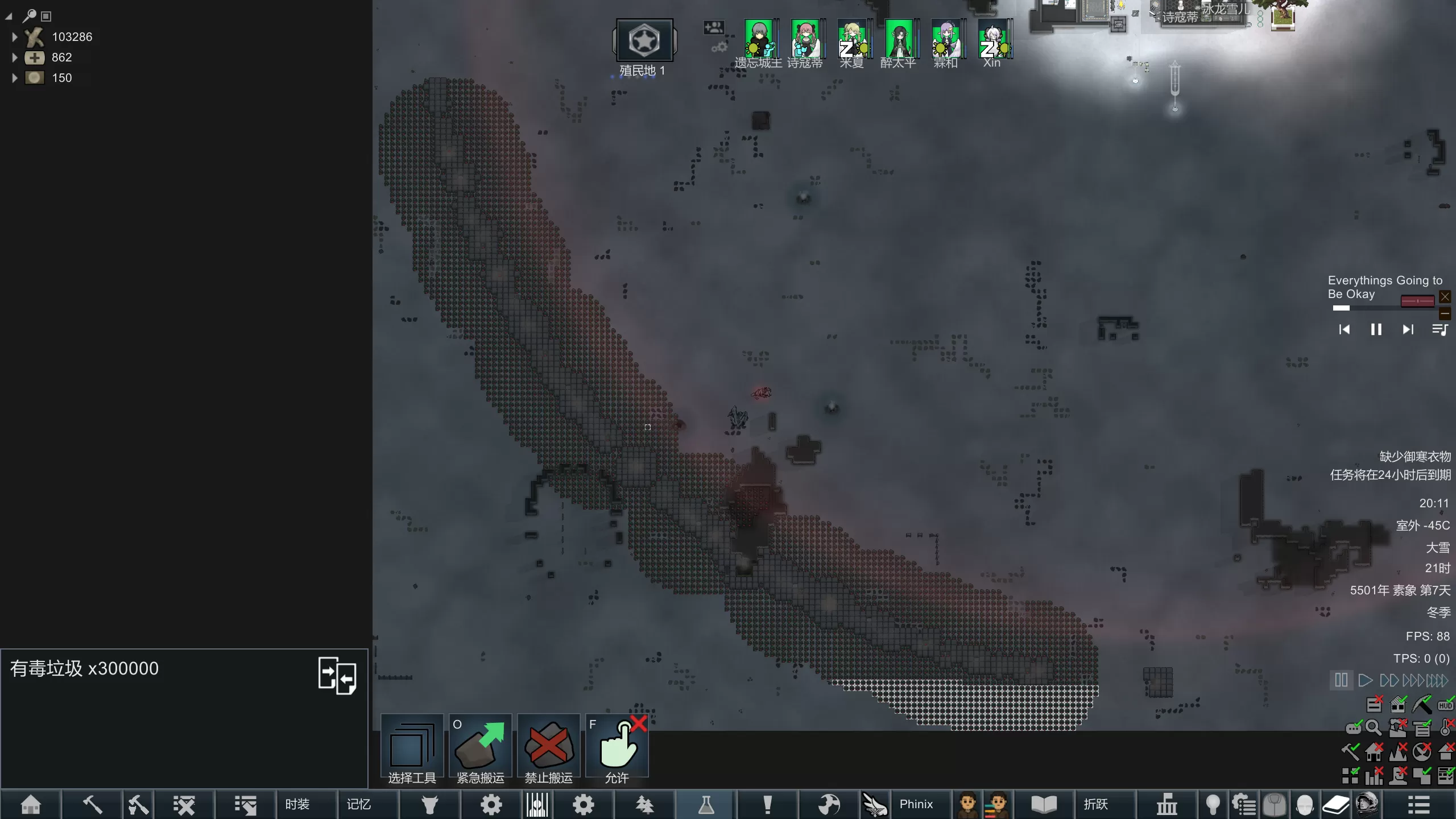Toggle the 允许 (allow) command button

(x=617, y=748)
